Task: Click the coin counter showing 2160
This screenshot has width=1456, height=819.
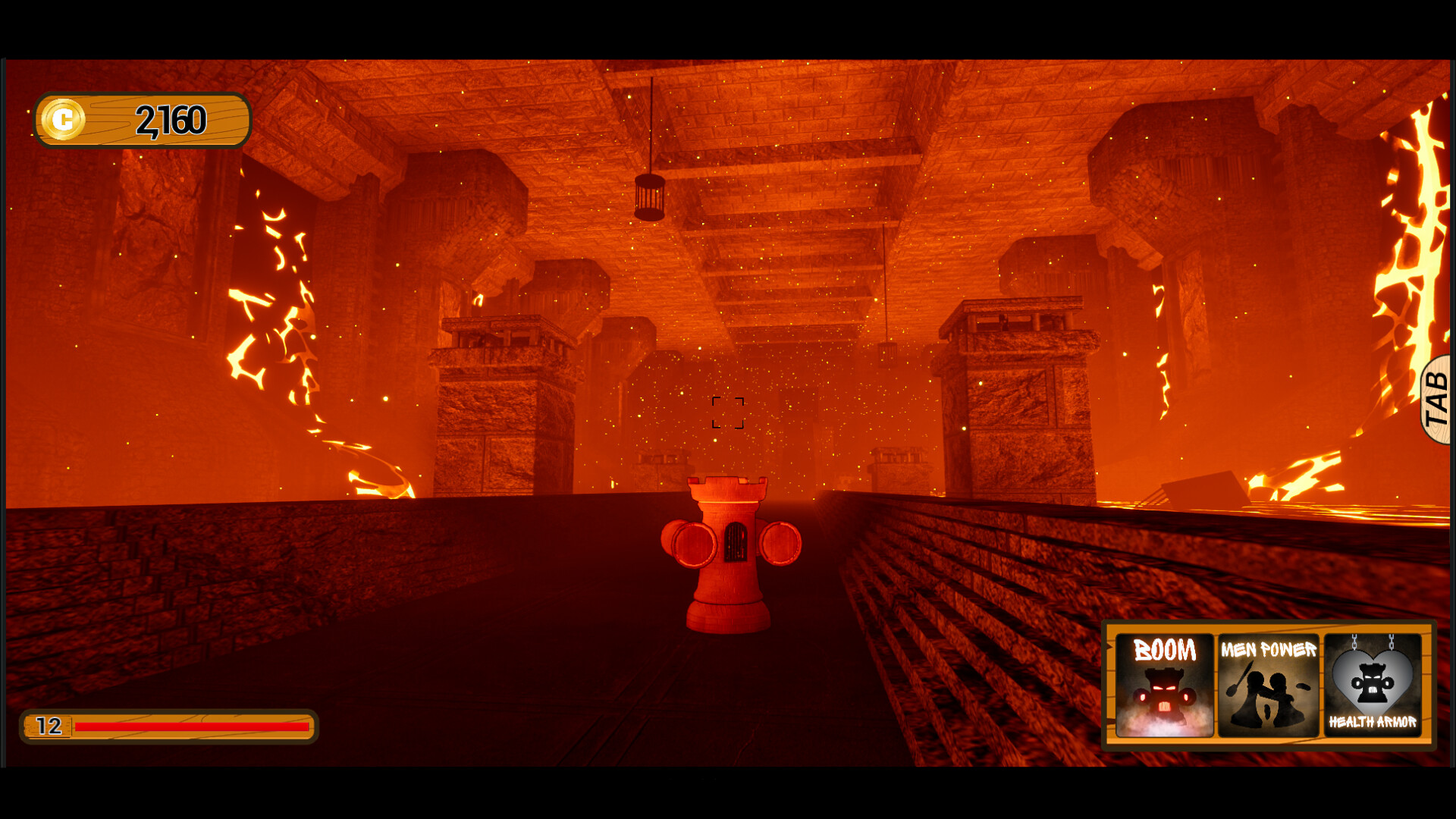Action: tap(172, 118)
